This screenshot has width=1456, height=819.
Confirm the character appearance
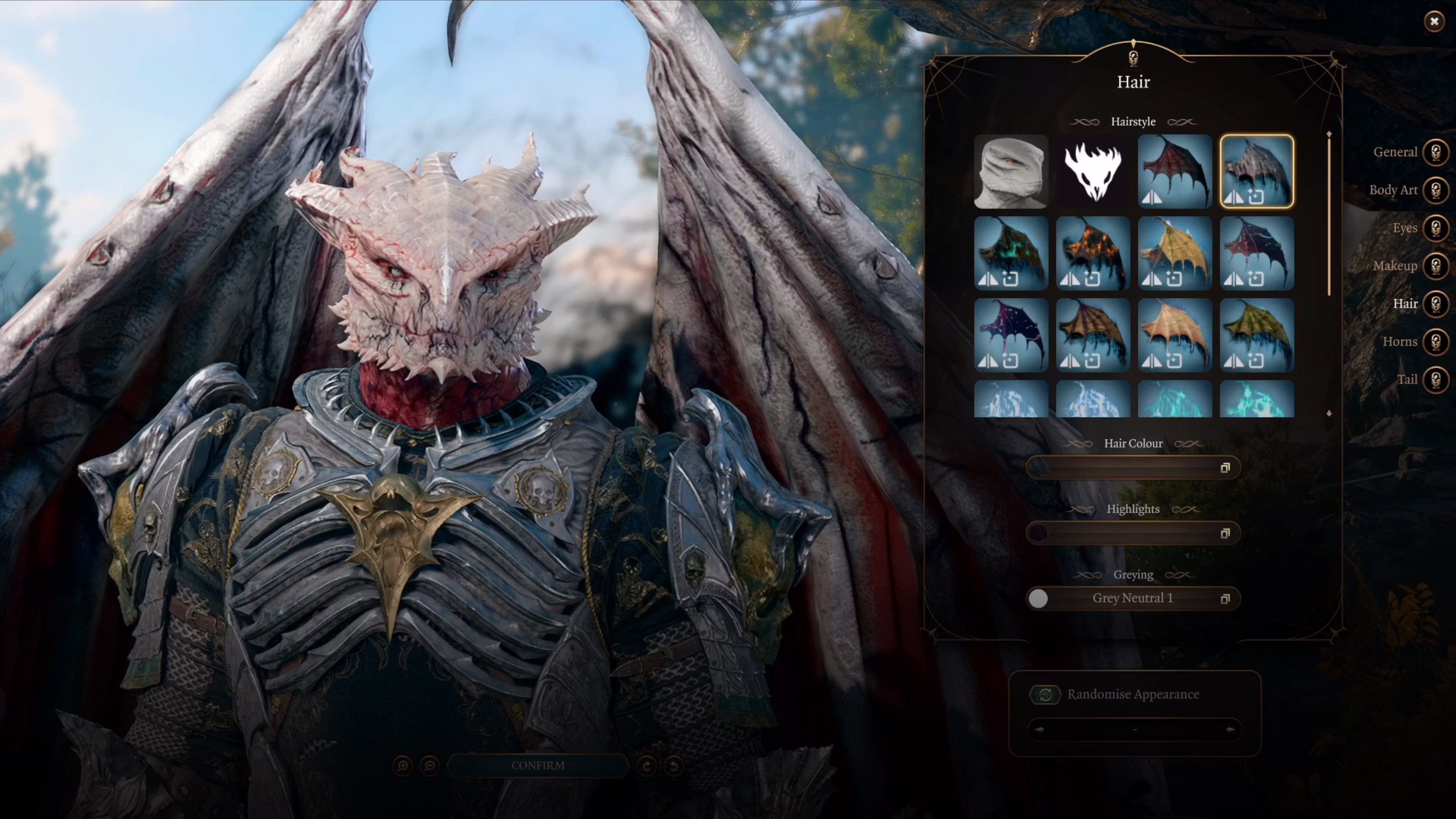click(538, 766)
